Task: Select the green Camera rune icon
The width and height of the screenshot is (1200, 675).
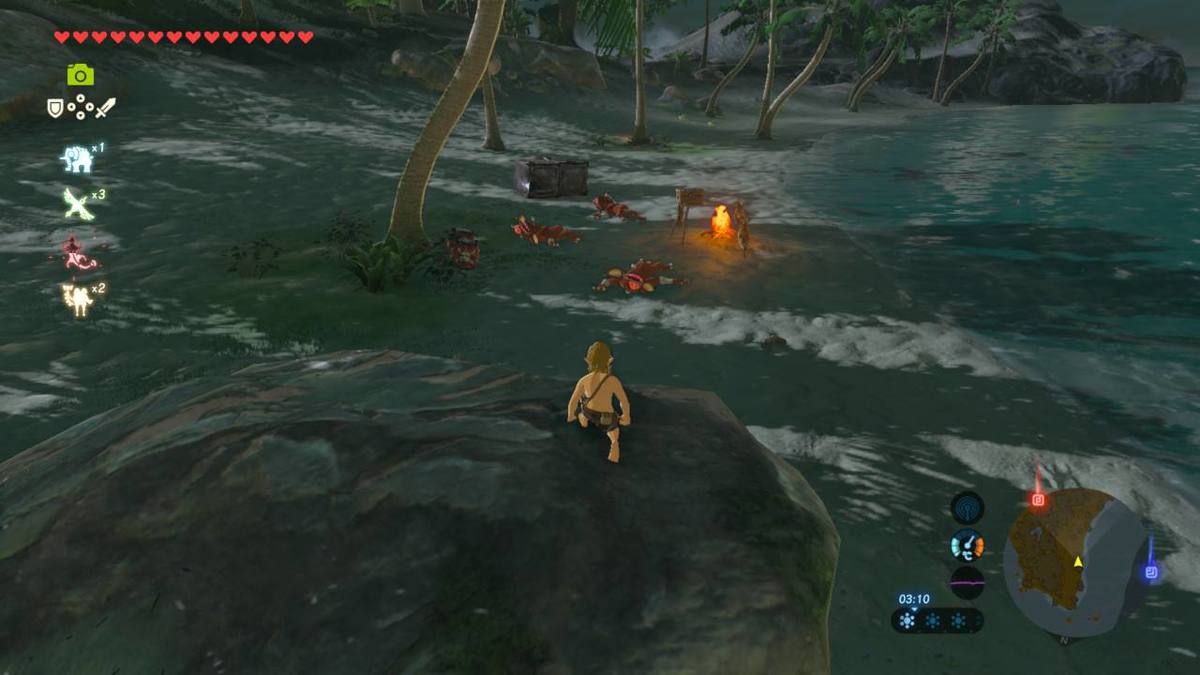Action: tap(80, 75)
